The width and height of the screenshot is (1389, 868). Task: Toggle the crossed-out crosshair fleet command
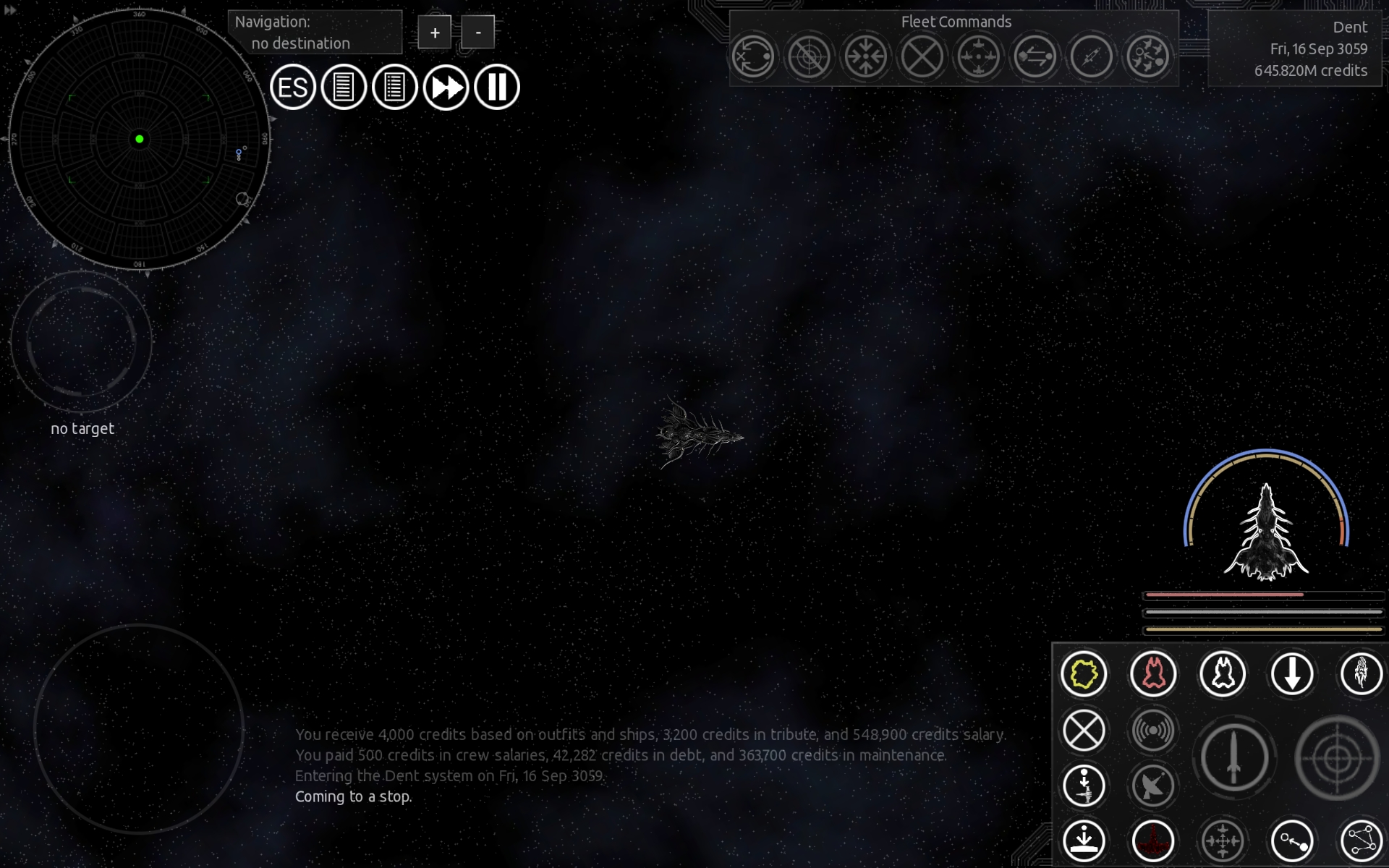click(809, 56)
